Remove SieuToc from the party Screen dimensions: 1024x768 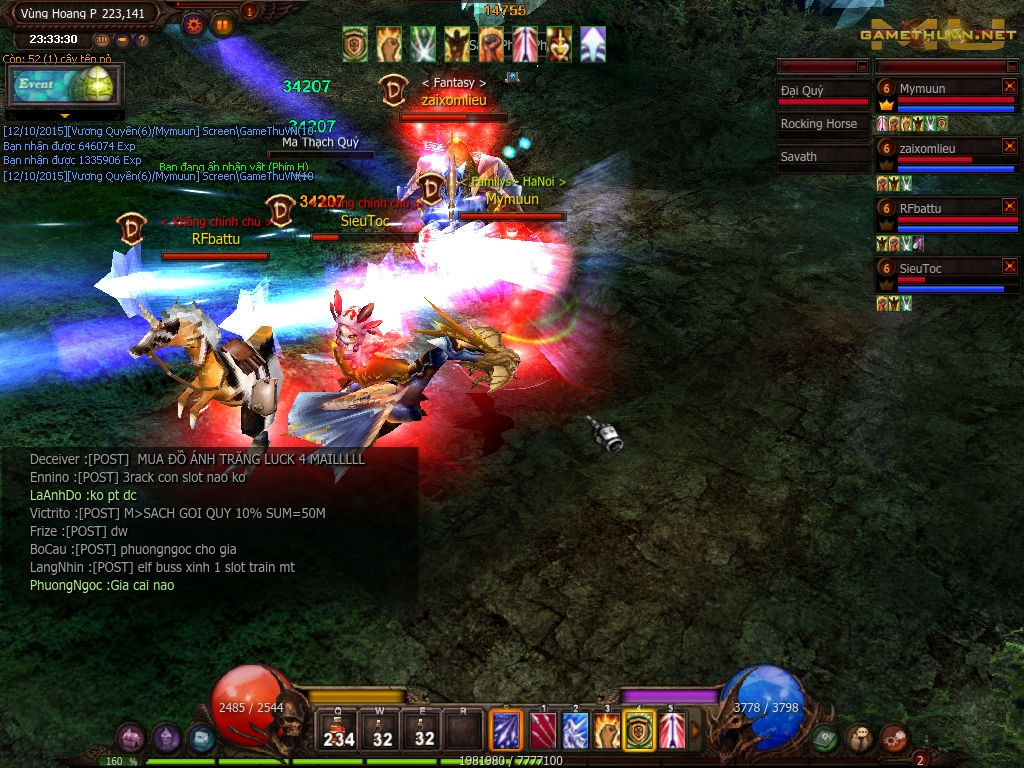(x=1009, y=267)
